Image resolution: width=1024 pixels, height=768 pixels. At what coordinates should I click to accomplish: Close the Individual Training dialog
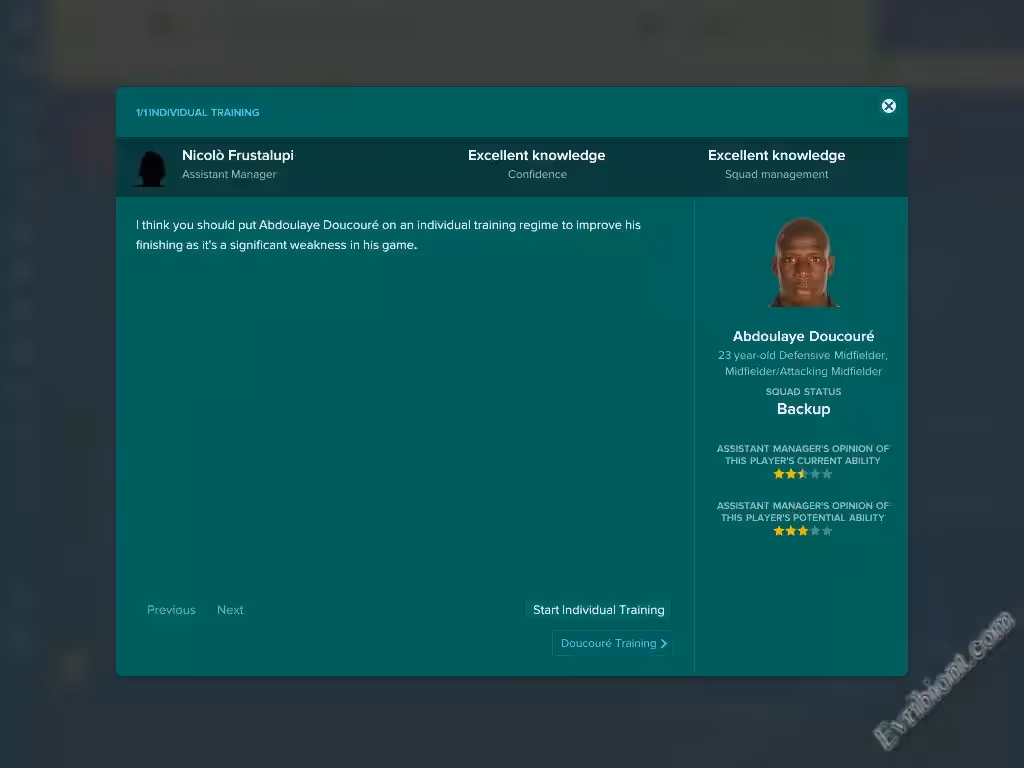pos(888,106)
